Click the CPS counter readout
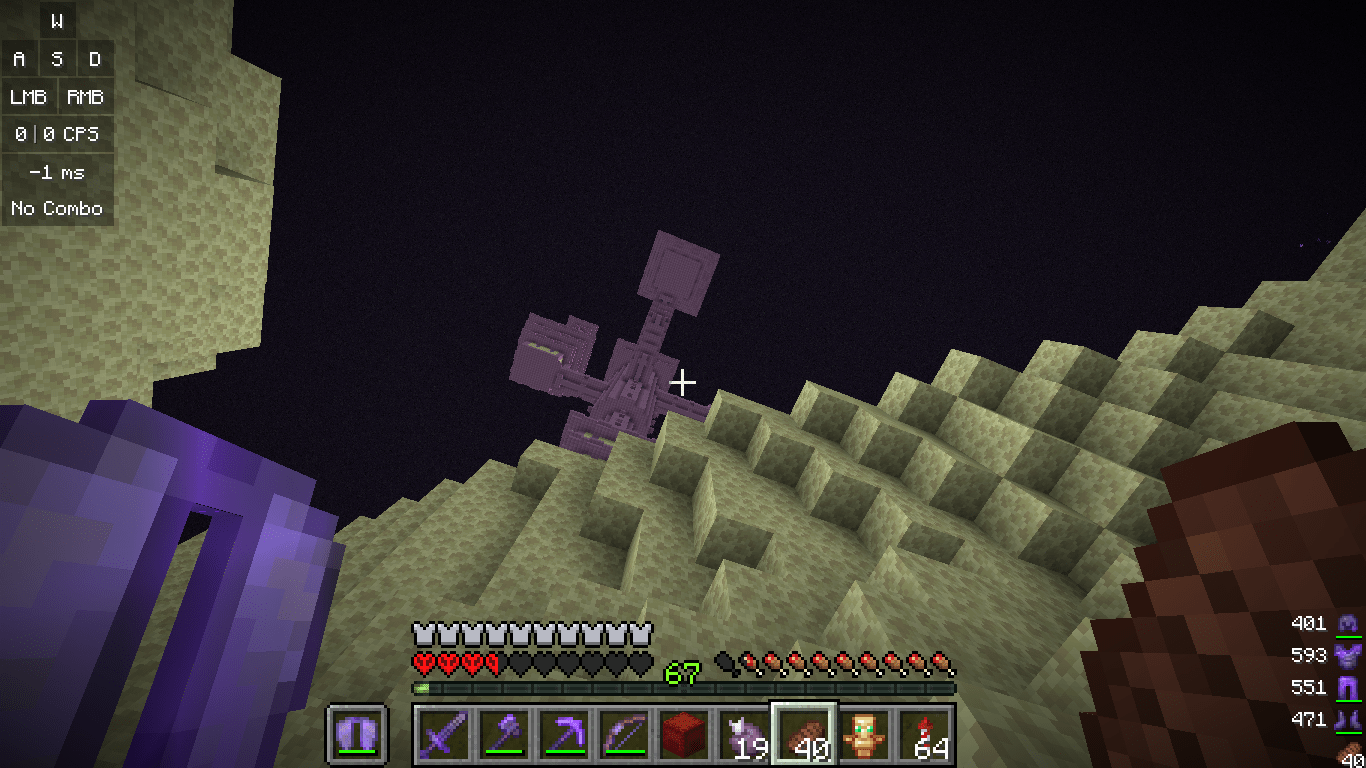 pyautogui.click(x=57, y=133)
